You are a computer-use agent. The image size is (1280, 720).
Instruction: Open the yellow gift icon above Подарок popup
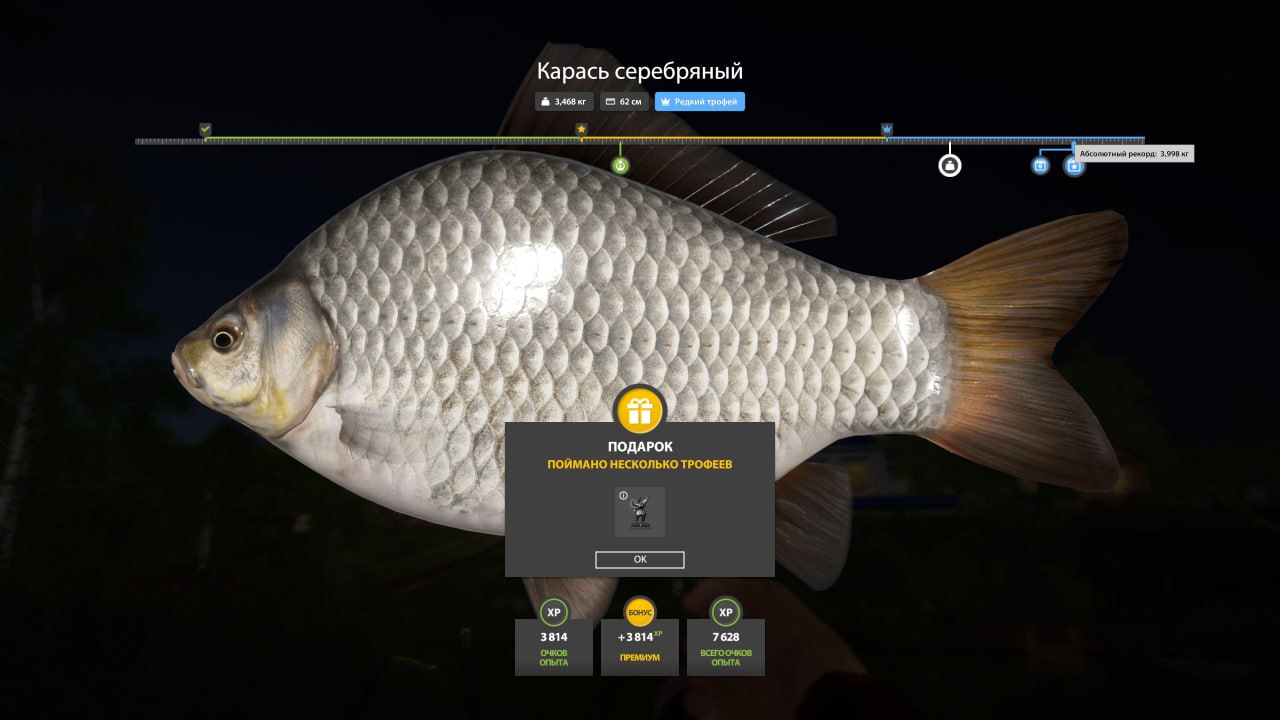point(639,410)
